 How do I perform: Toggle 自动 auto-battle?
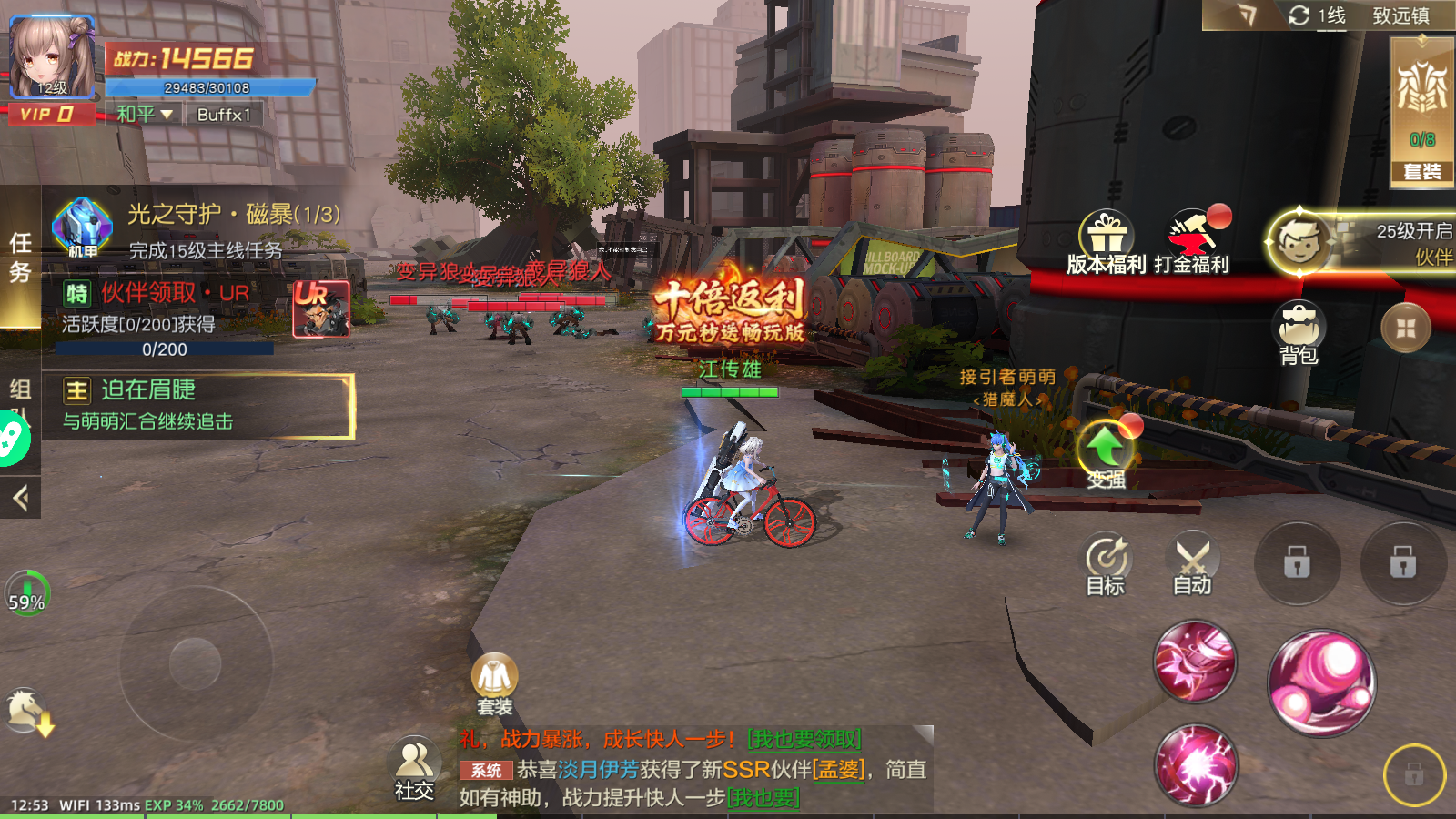[x=1192, y=564]
